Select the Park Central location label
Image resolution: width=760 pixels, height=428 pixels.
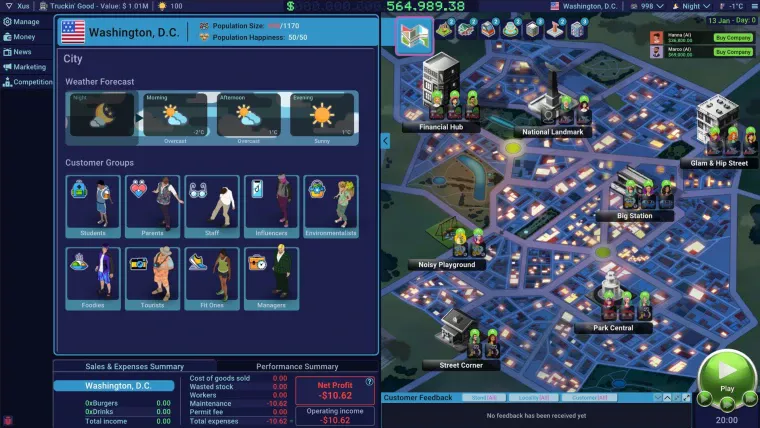(613, 328)
